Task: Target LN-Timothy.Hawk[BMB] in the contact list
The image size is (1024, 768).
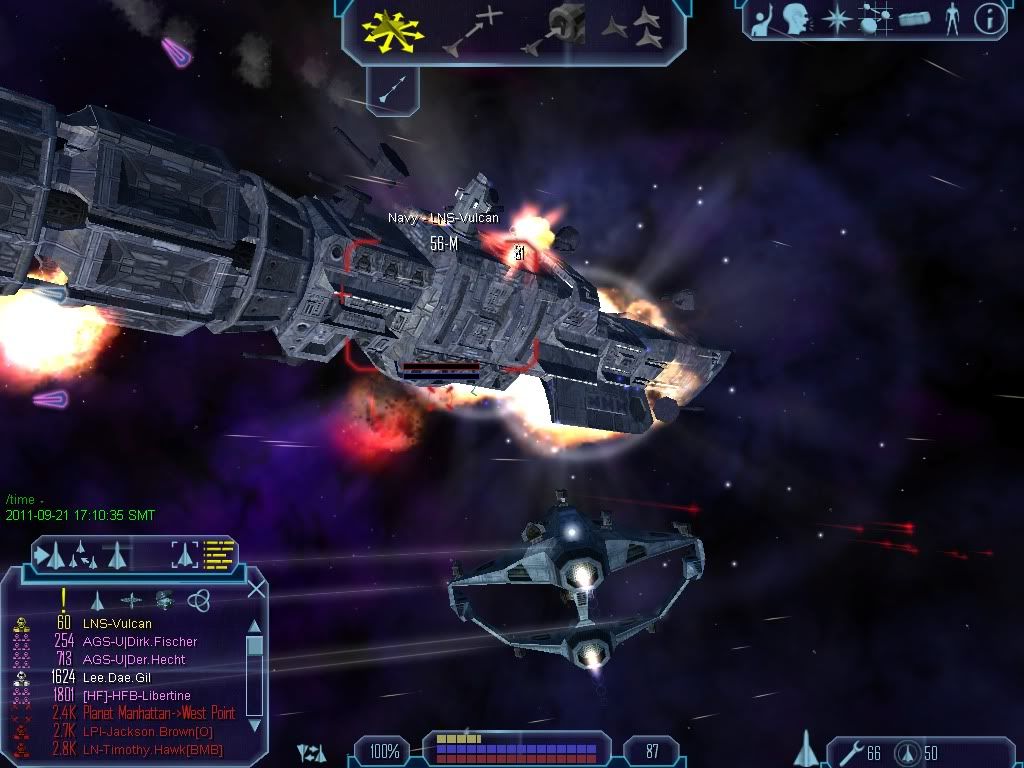Action: click(x=153, y=750)
